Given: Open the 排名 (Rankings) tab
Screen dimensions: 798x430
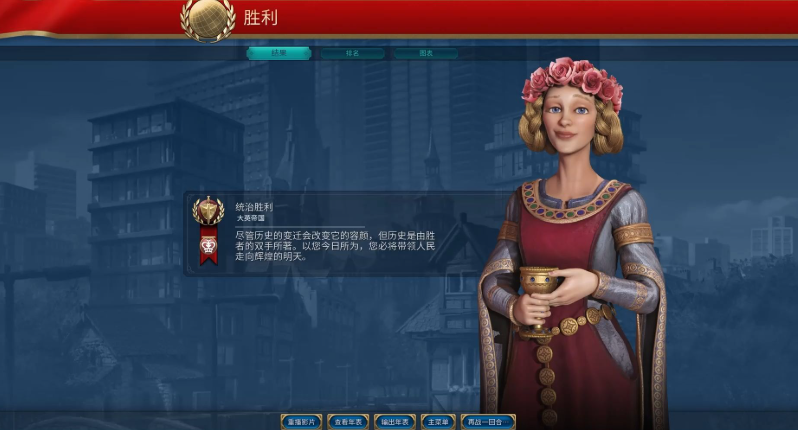Looking at the screenshot, I should (352, 53).
